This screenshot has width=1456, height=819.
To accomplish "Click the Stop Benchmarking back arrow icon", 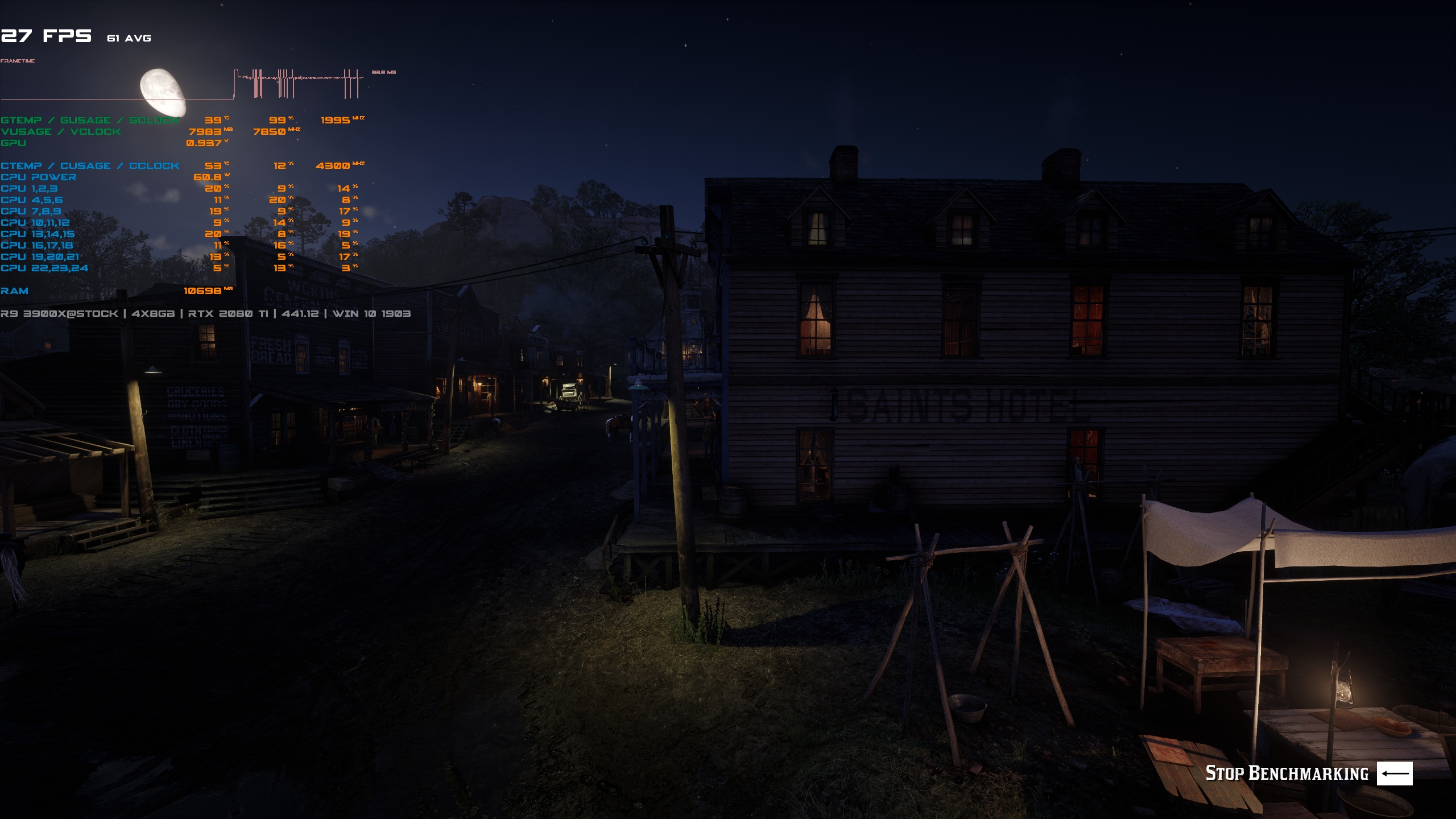I will [1395, 773].
